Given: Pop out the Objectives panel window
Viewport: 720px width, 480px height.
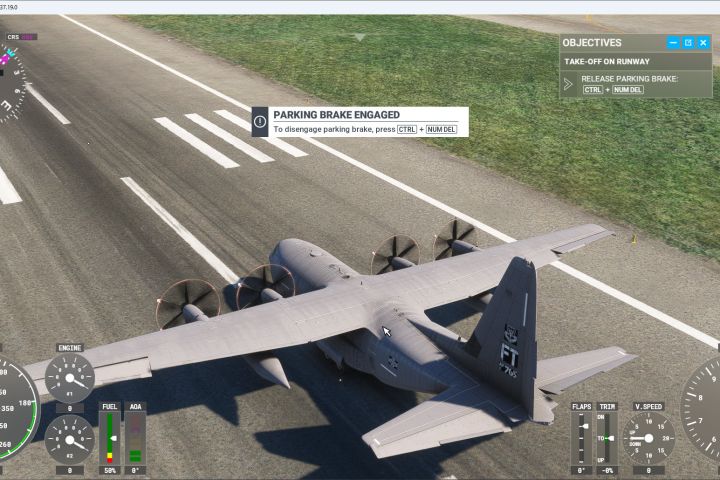Looking at the screenshot, I should (x=688, y=43).
